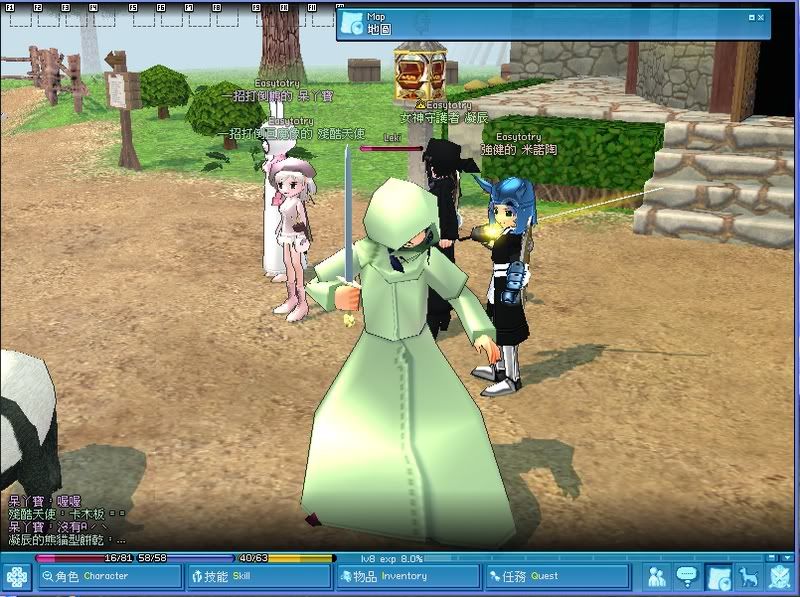Open the chat speech bubble icon
Viewport: 800px width, 597px height.
coord(687,577)
